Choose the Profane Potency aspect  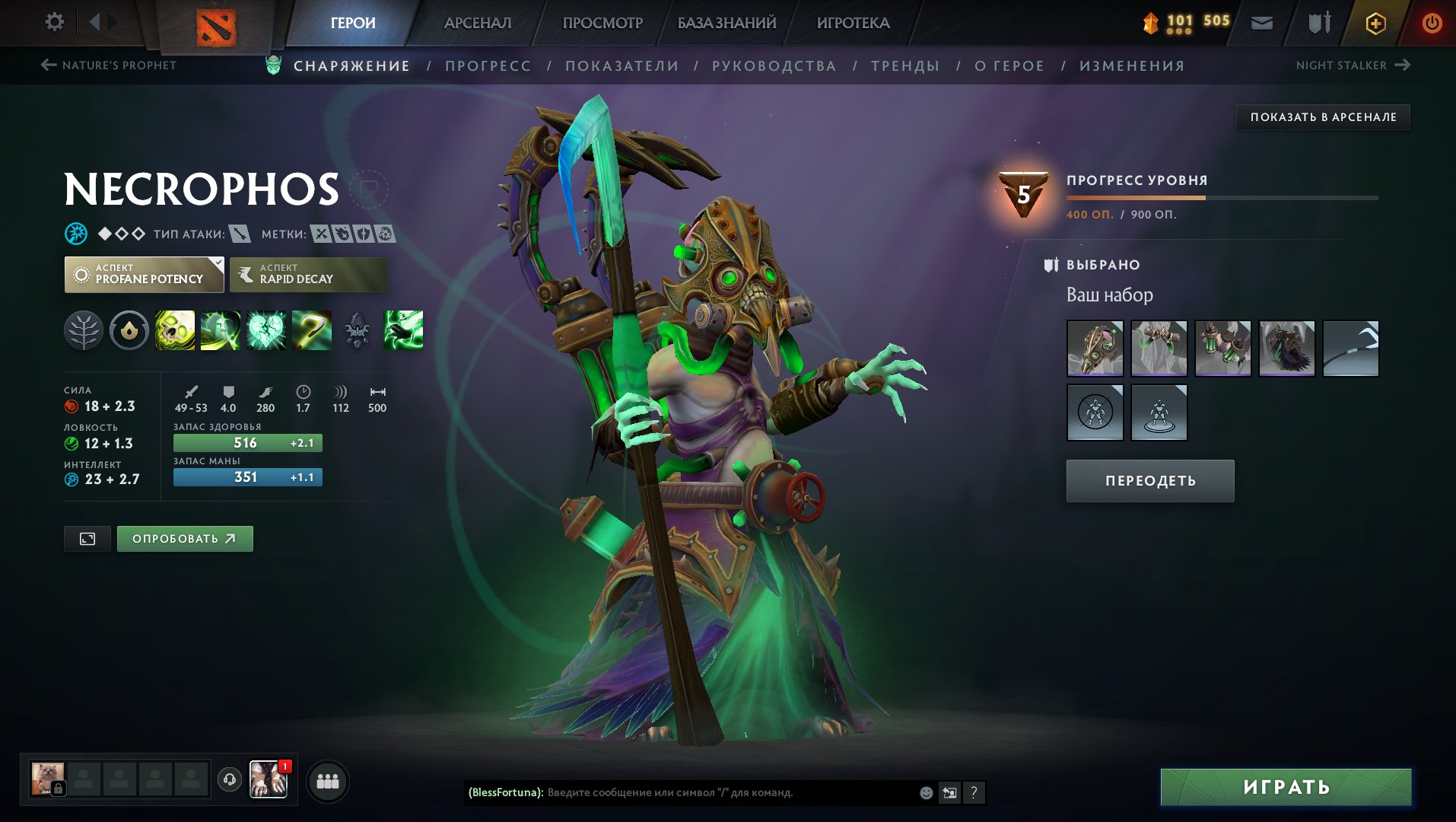(144, 275)
